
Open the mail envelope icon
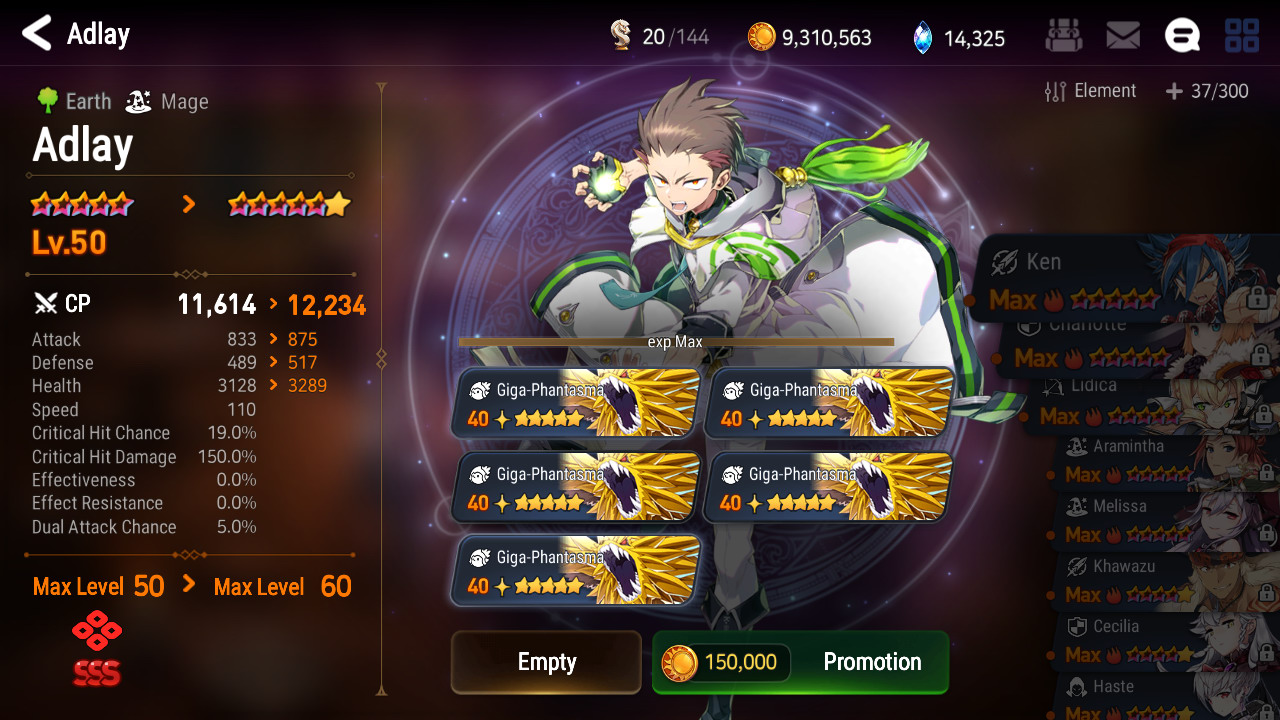click(1123, 36)
